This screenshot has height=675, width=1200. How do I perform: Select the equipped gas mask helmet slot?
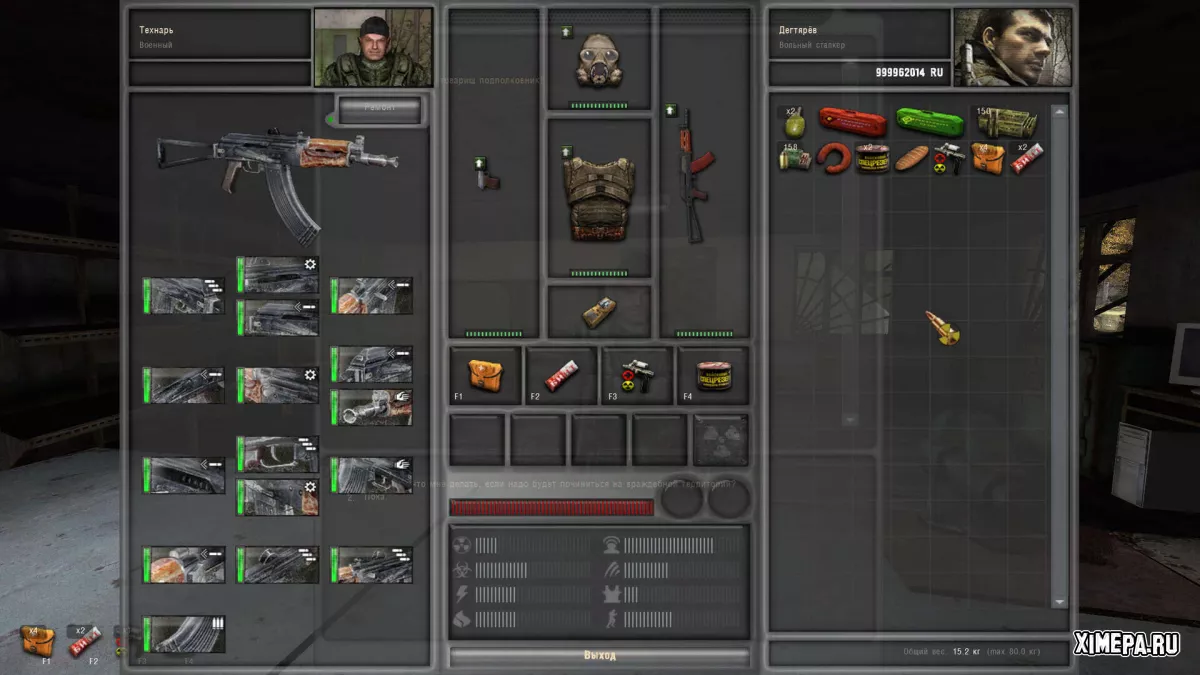[598, 62]
